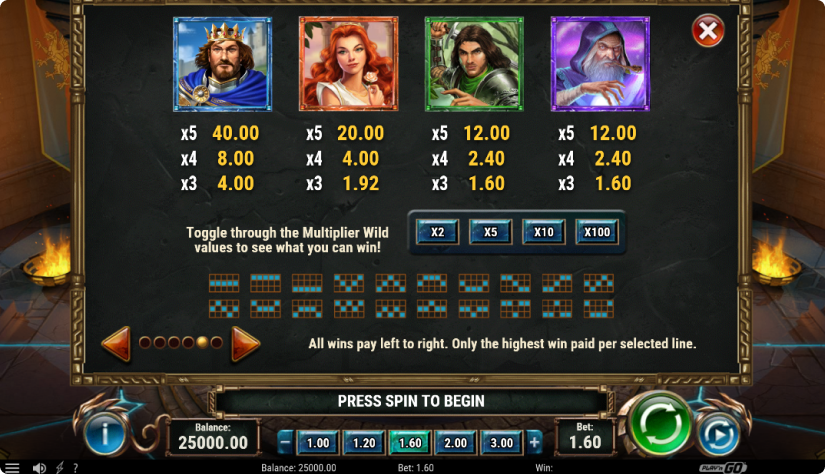The height and width of the screenshot is (474, 825).
Task: Choose the X5 multiplier wild value
Action: 490,232
